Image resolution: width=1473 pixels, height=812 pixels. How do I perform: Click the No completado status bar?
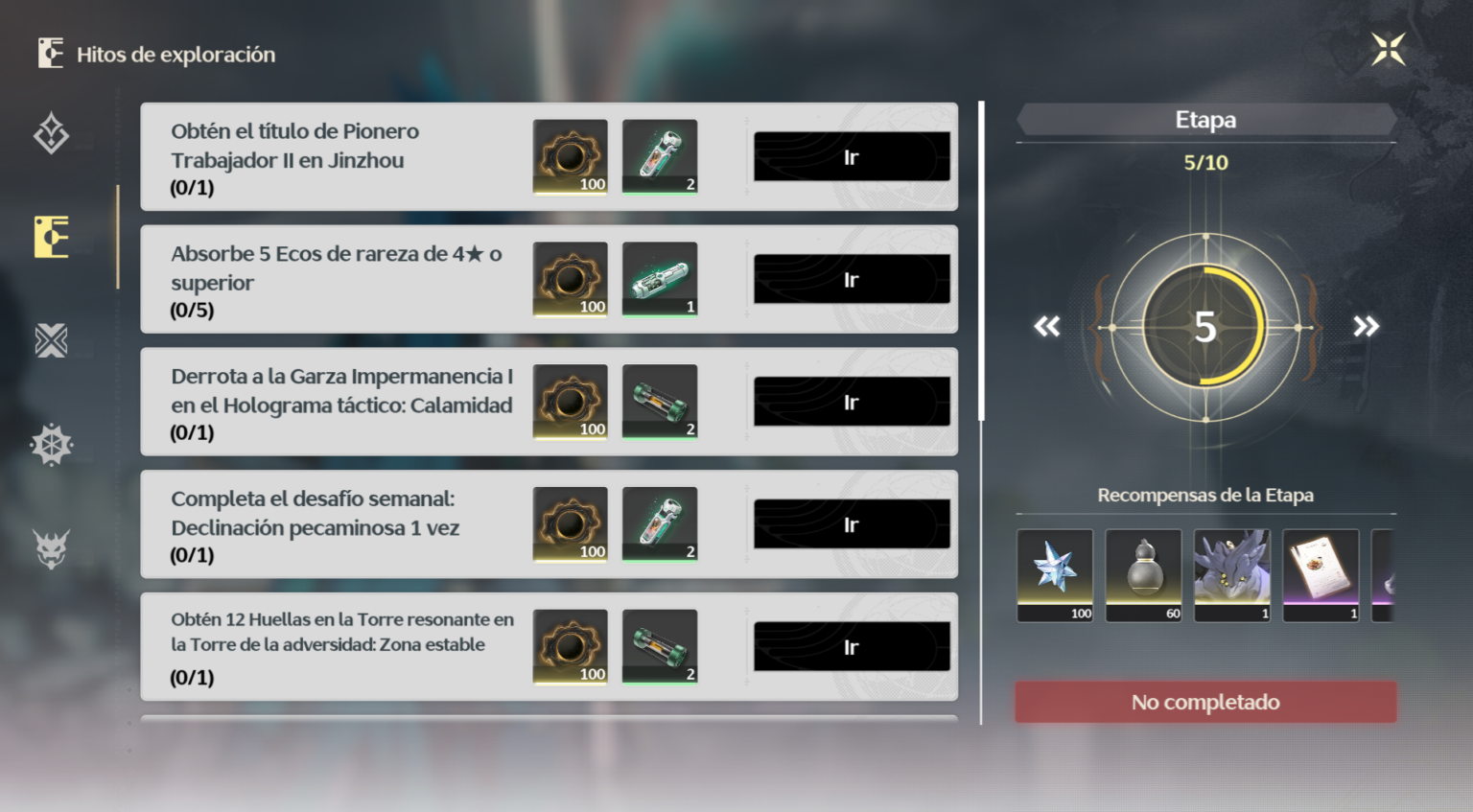1205,701
